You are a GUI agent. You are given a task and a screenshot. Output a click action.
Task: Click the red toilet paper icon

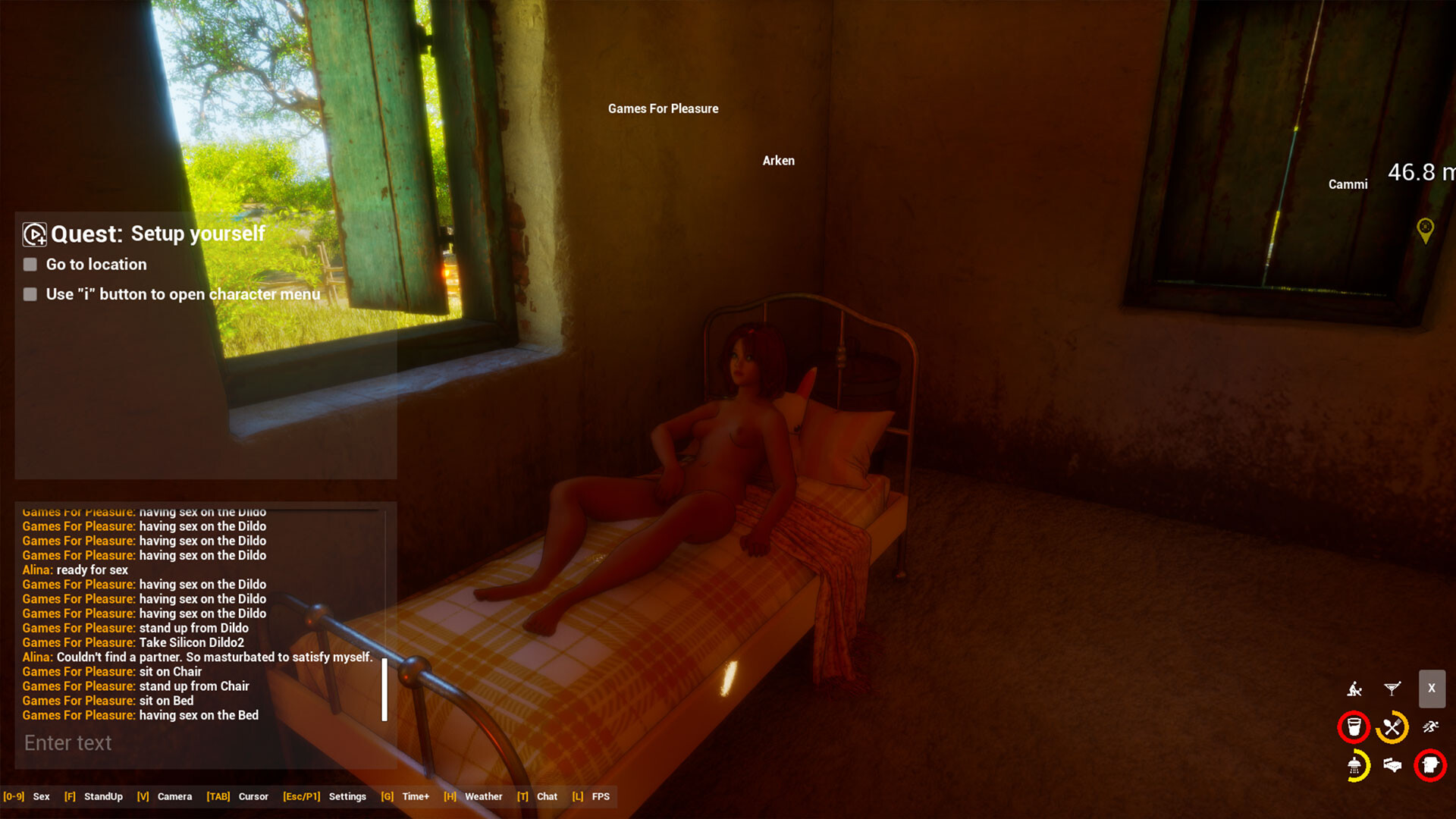tap(1432, 765)
